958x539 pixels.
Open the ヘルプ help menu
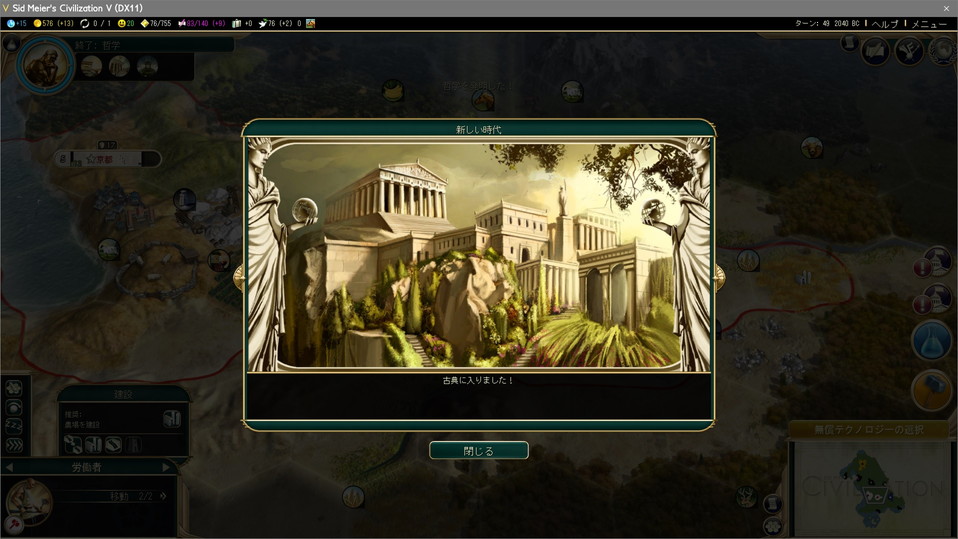click(885, 24)
